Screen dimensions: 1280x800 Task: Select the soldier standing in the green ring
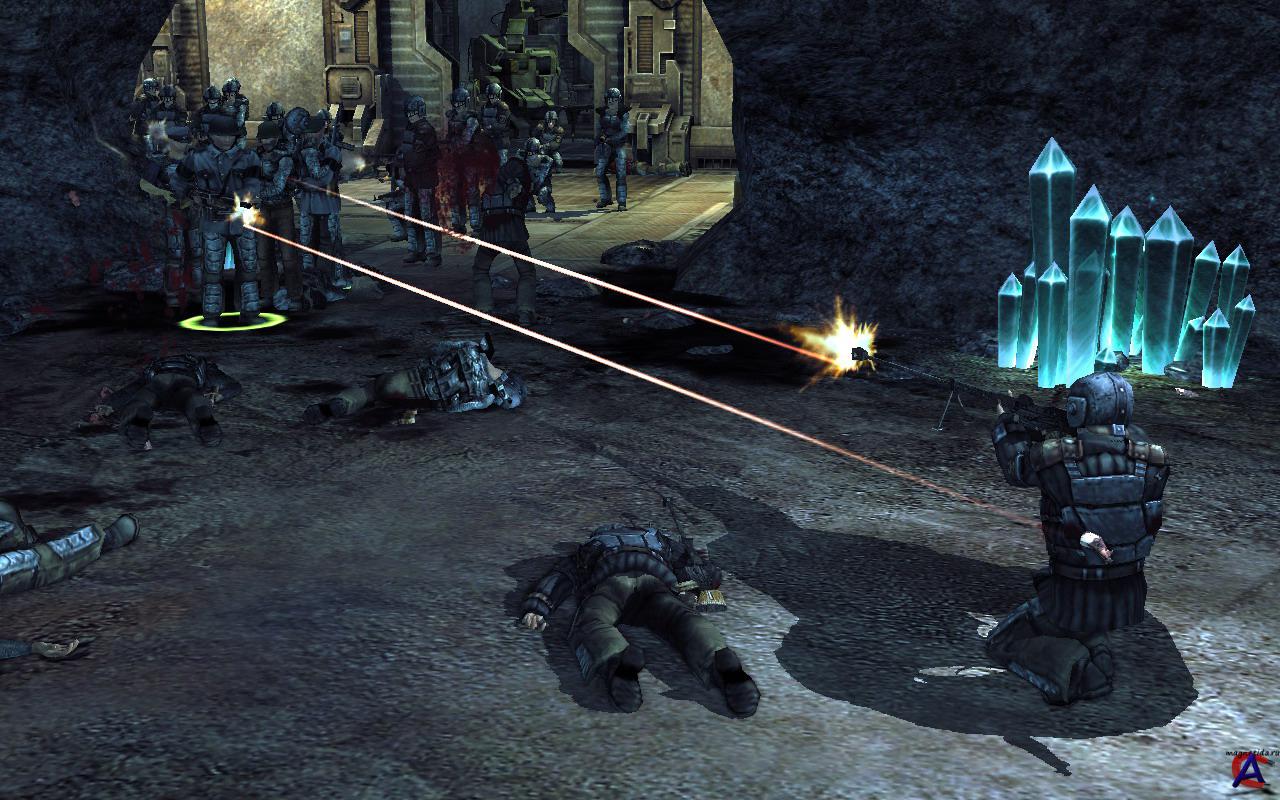(222, 230)
